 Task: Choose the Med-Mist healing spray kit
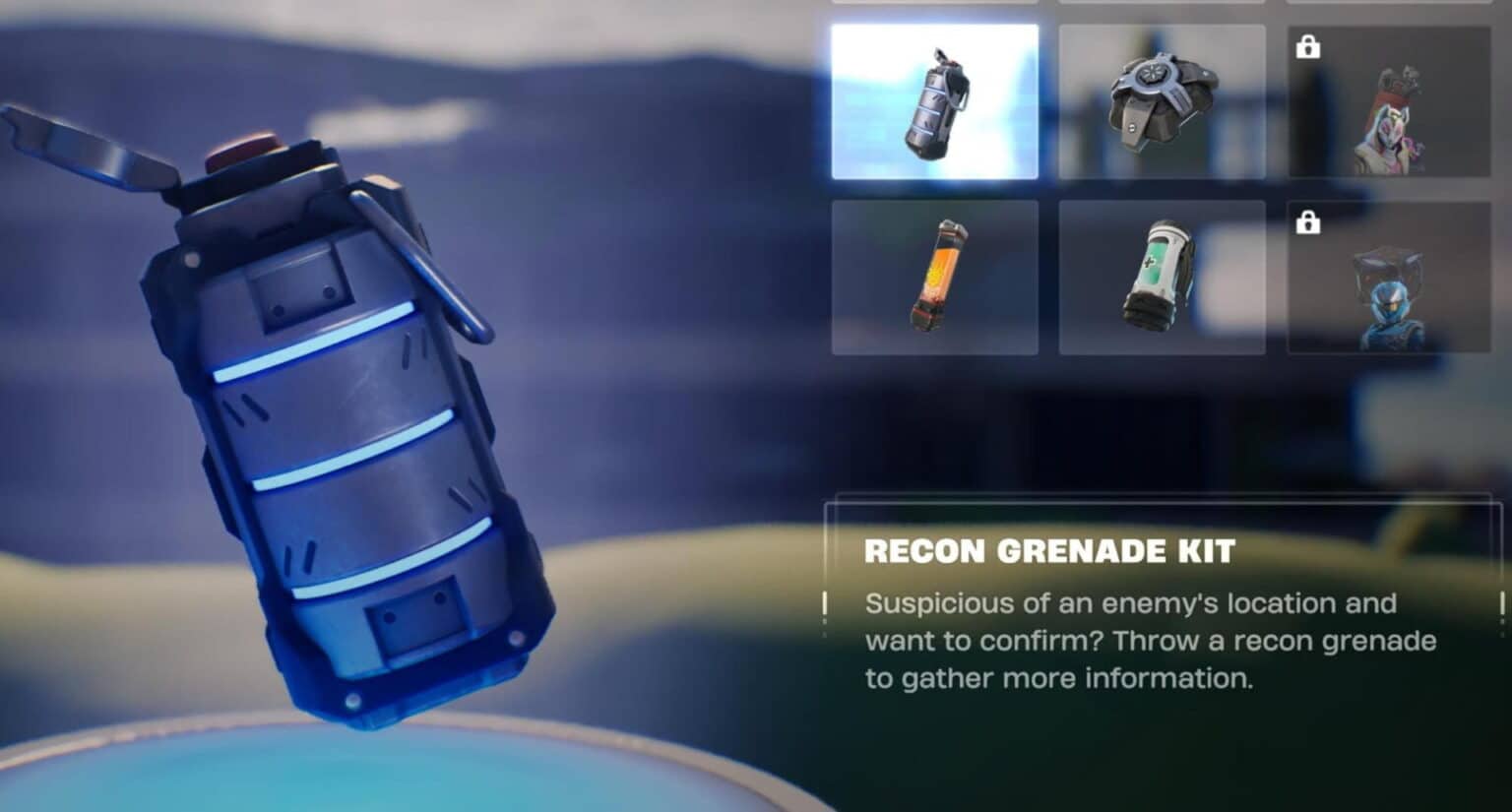(x=1164, y=277)
